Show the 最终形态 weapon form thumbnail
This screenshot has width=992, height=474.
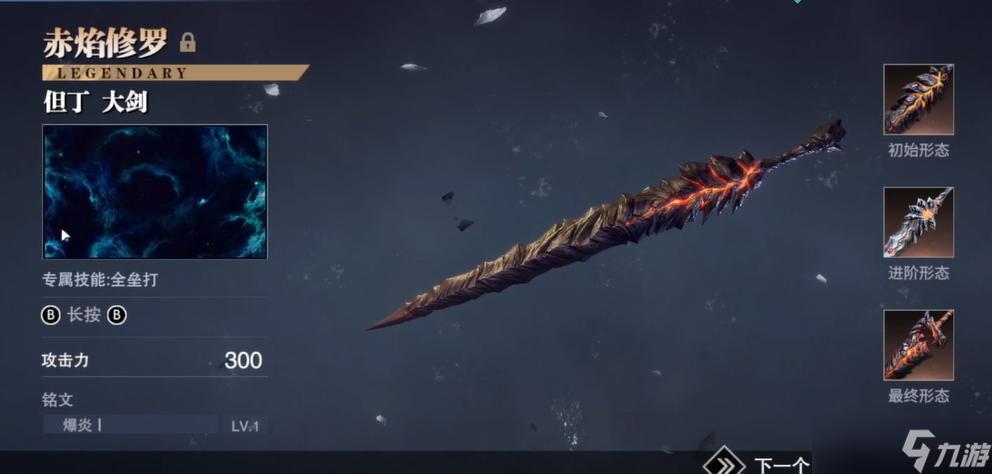pos(918,345)
